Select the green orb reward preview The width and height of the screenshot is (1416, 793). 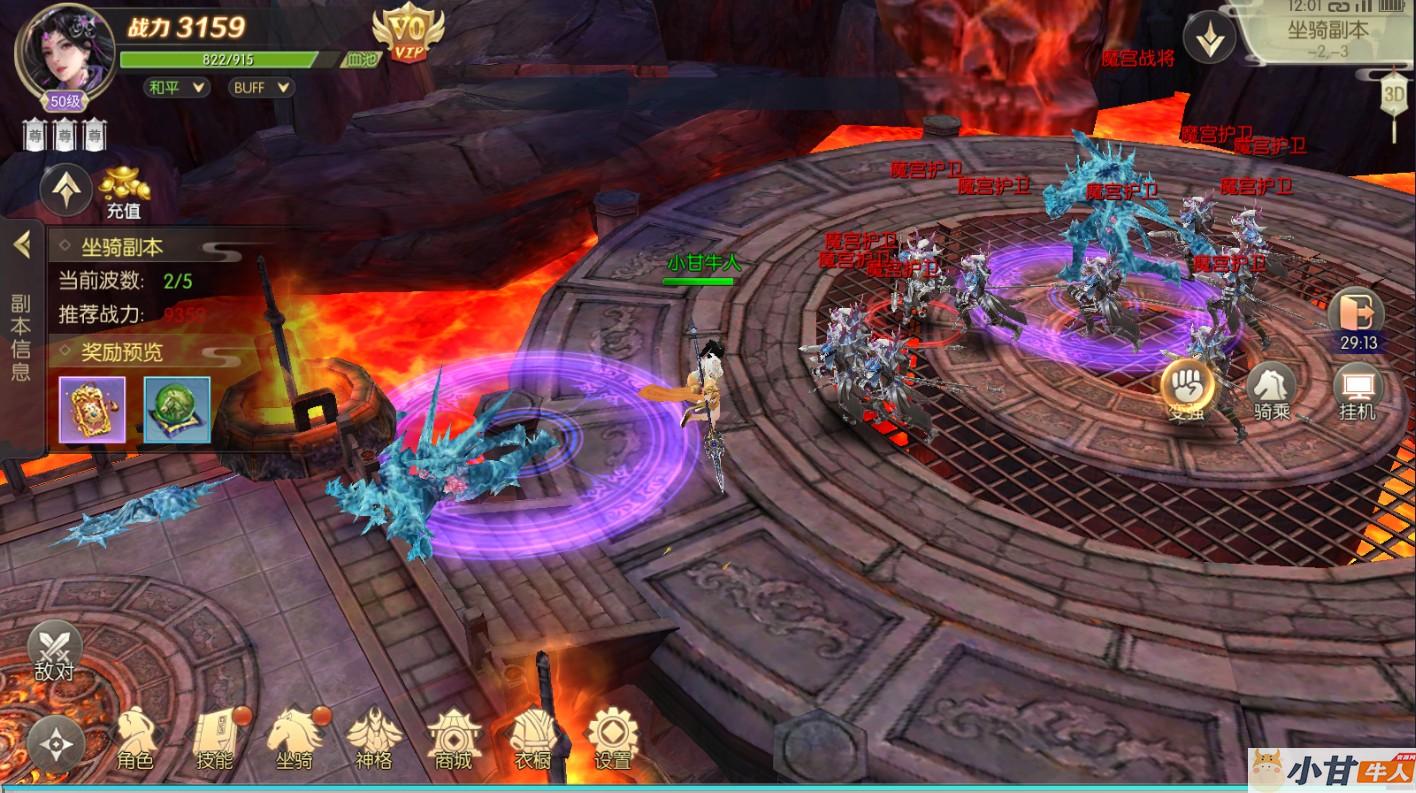pyautogui.click(x=177, y=409)
